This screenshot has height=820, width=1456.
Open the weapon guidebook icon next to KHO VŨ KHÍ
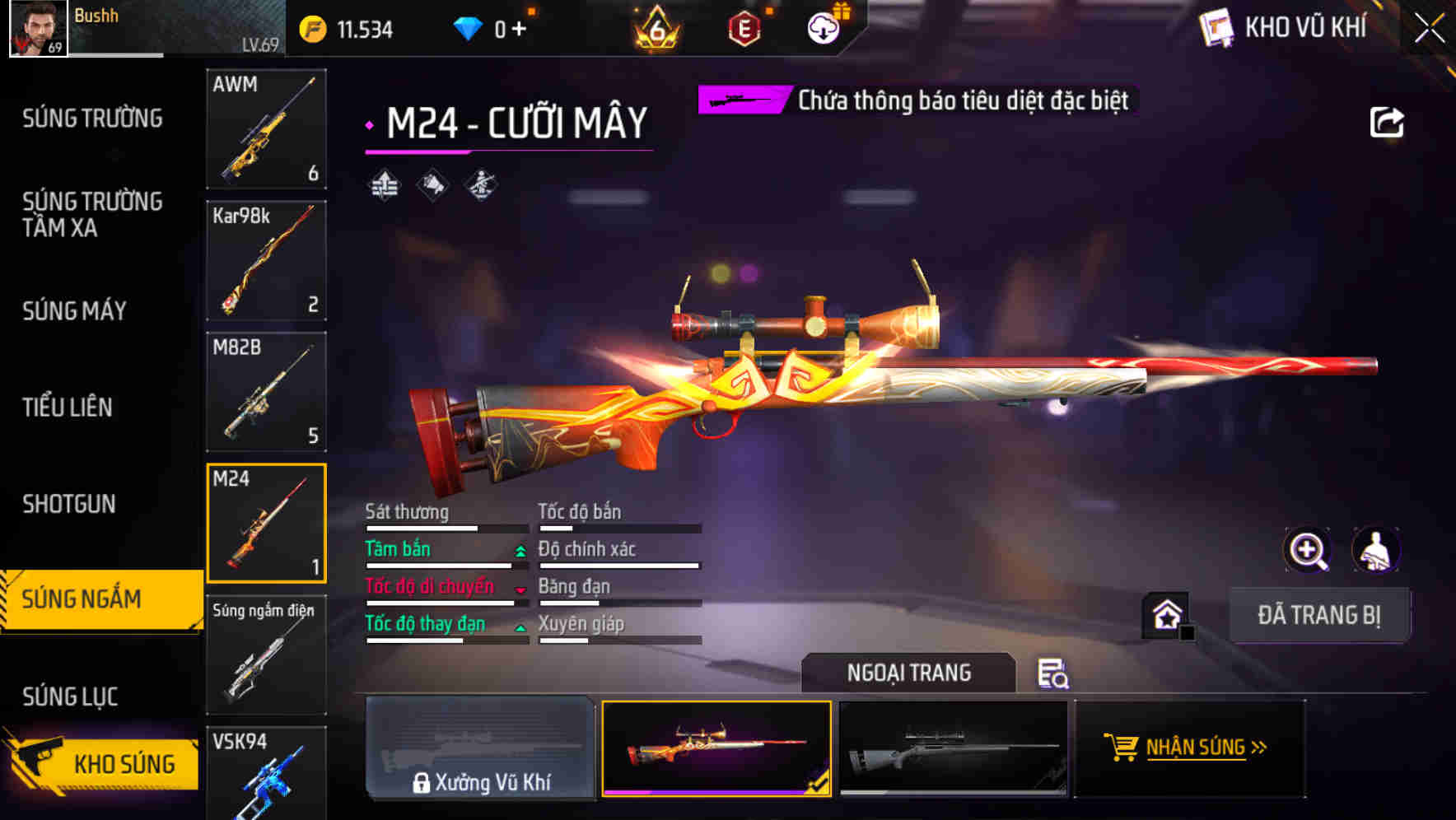1215,26
